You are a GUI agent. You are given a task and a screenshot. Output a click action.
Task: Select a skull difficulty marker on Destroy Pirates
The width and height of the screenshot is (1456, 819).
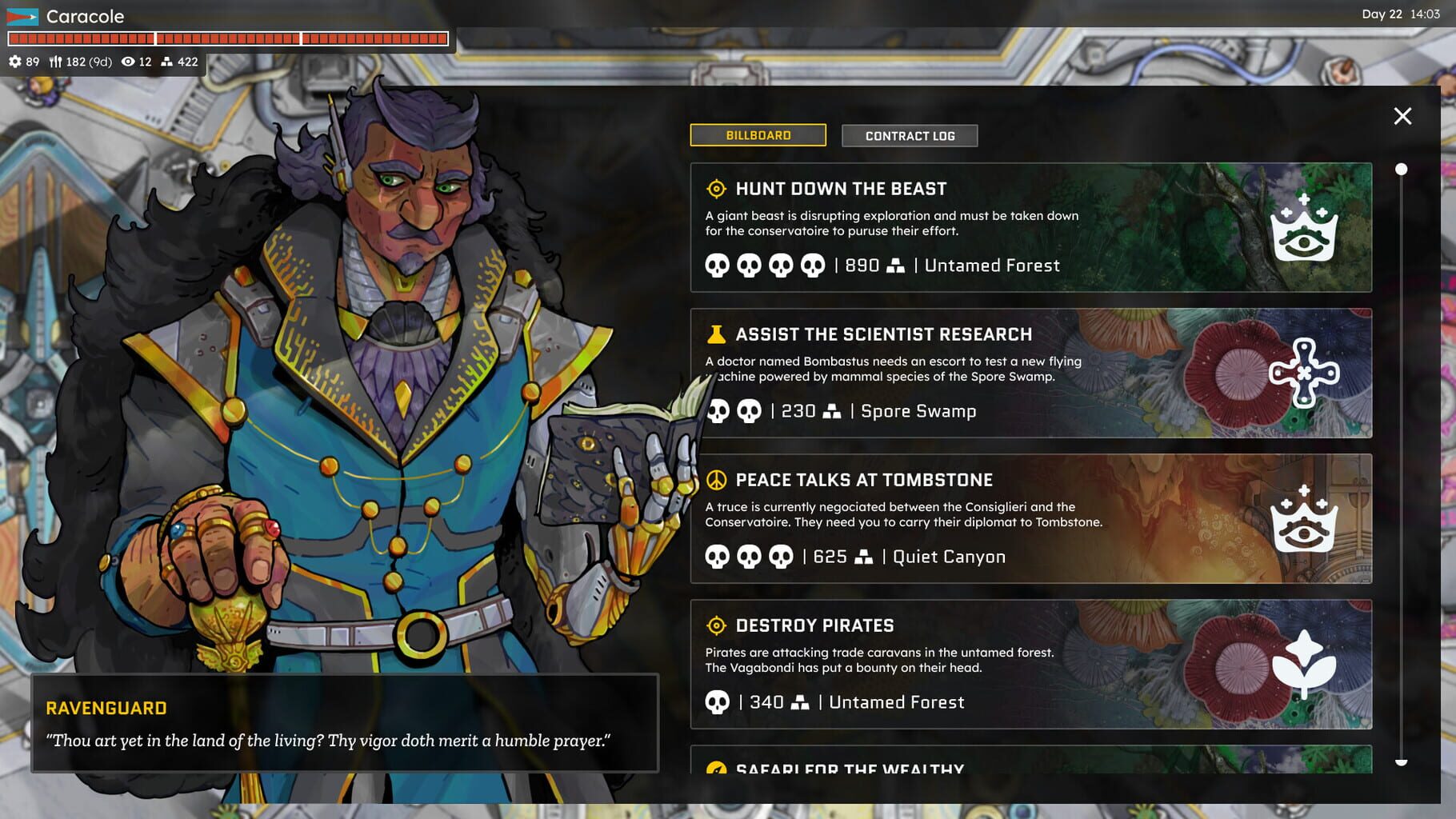(x=718, y=701)
